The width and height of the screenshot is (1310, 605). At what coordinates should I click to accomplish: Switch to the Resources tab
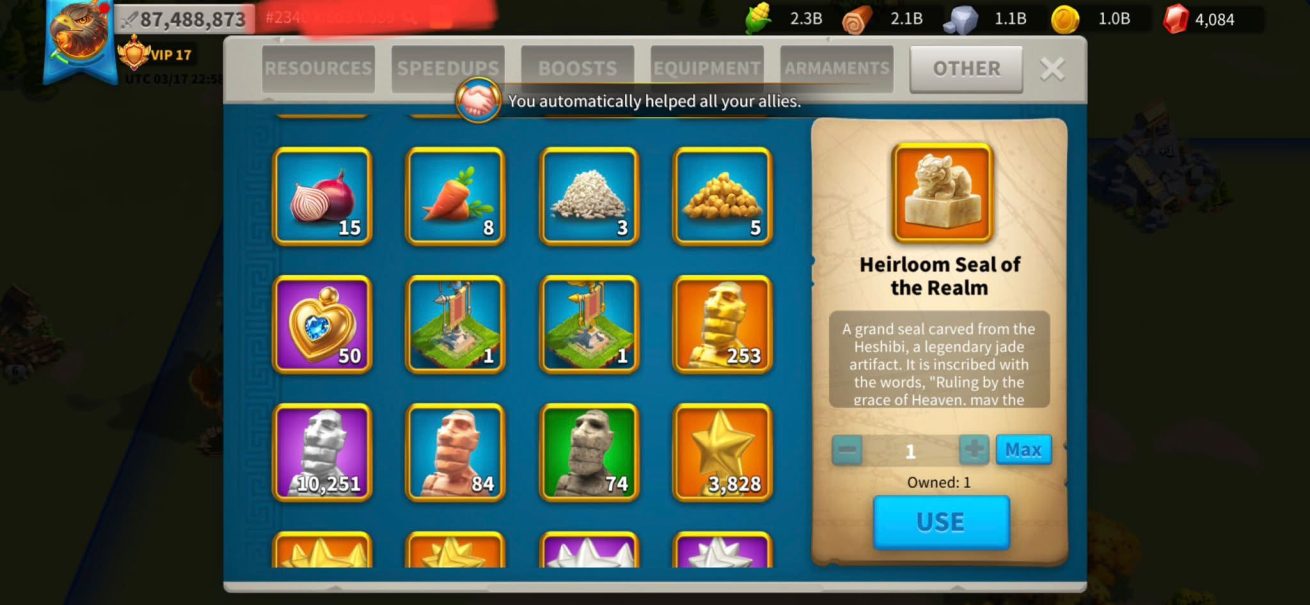tap(318, 69)
